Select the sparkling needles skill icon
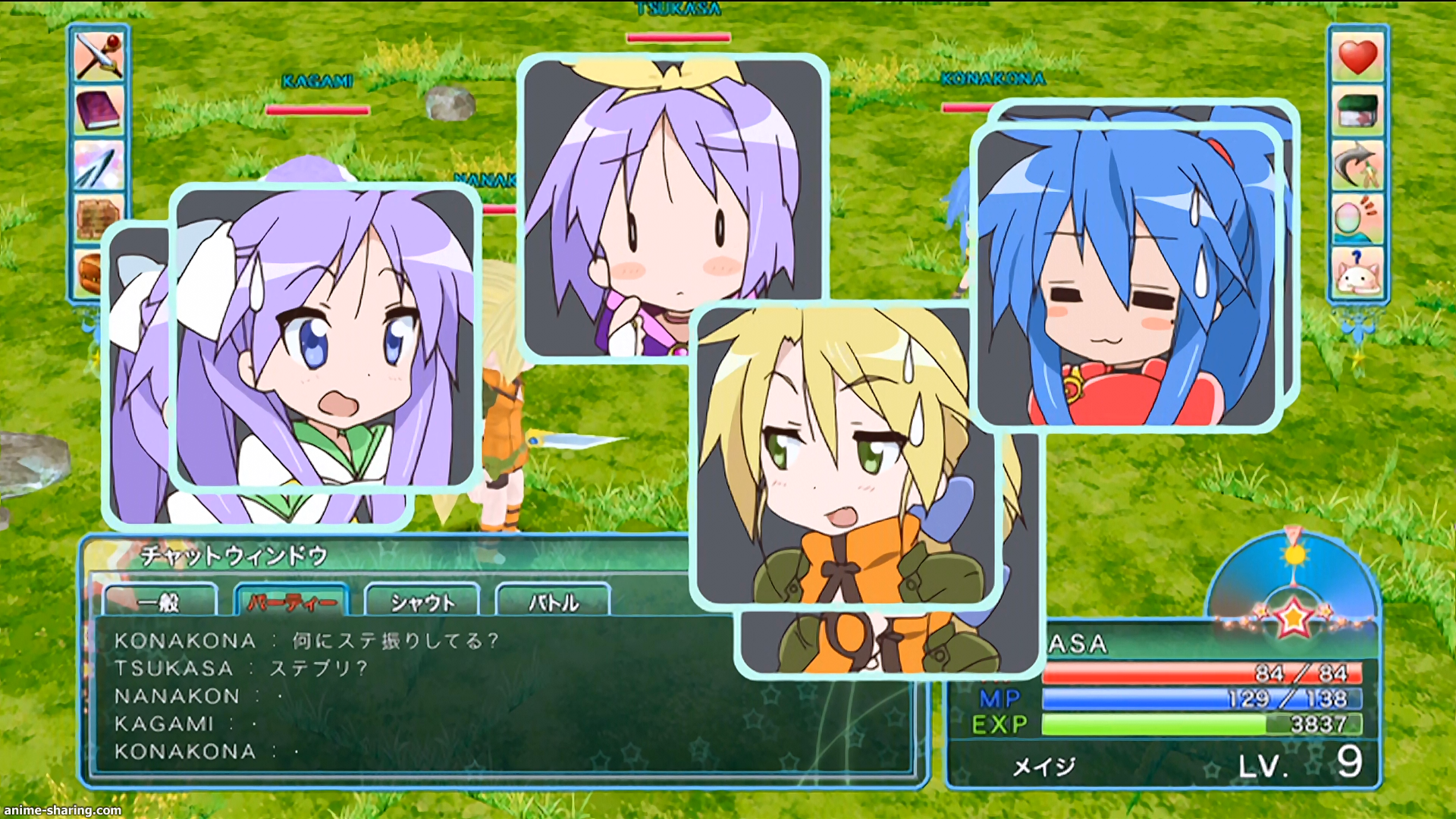1456x819 pixels. 99,165
